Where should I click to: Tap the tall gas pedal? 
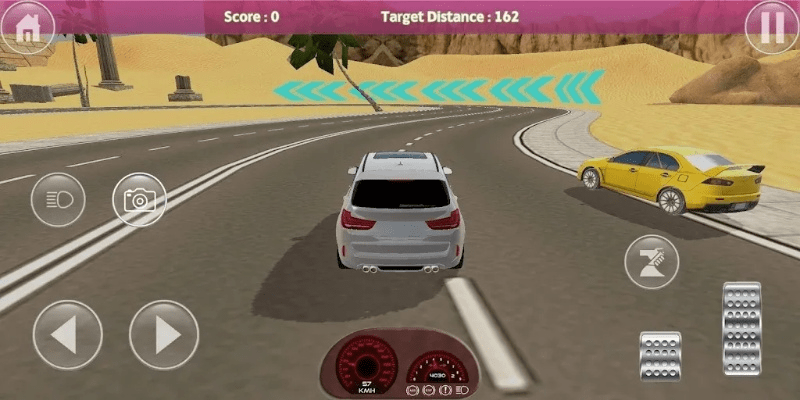pyautogui.click(x=741, y=328)
